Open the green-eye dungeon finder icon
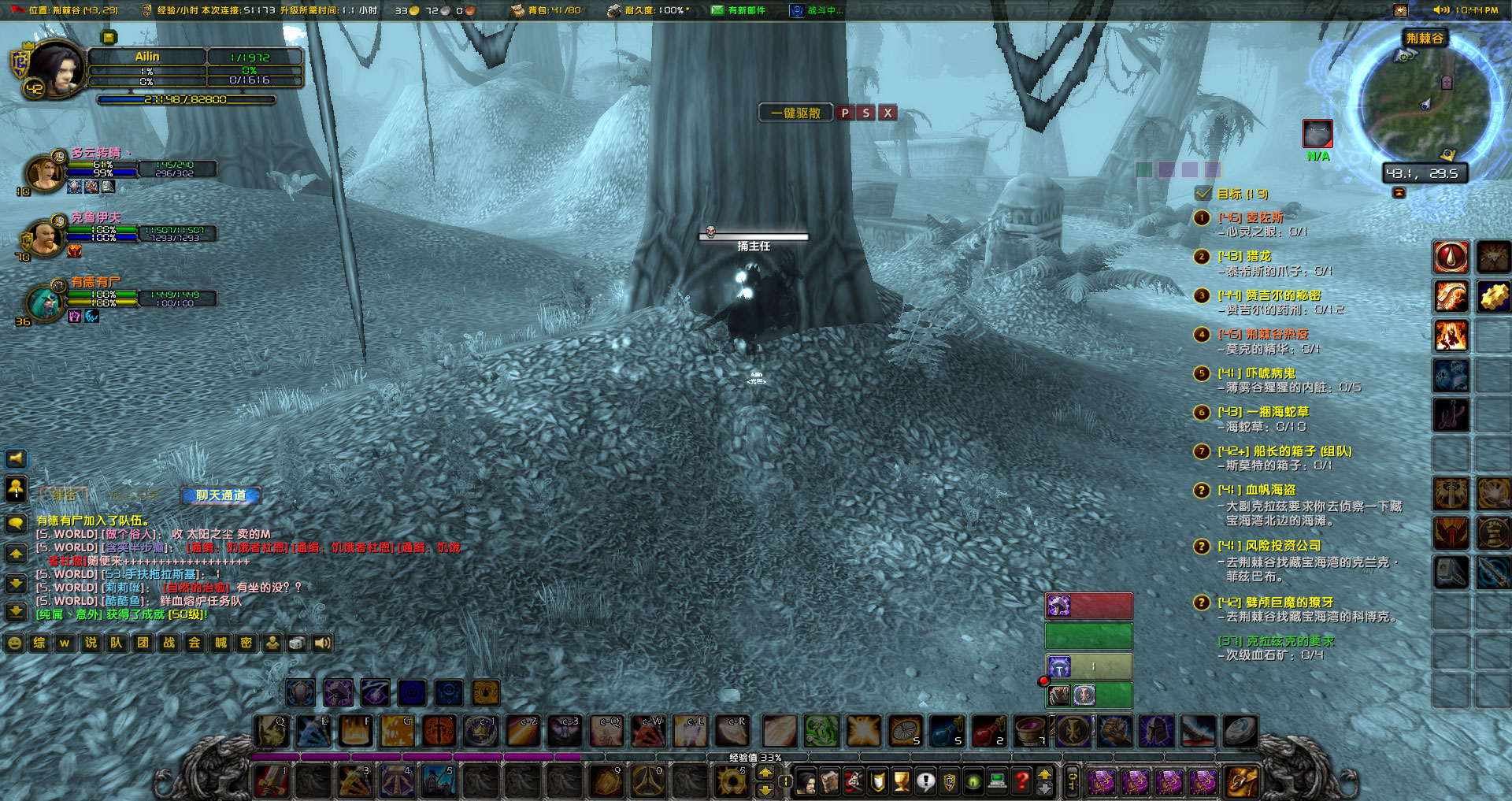 click(x=973, y=780)
